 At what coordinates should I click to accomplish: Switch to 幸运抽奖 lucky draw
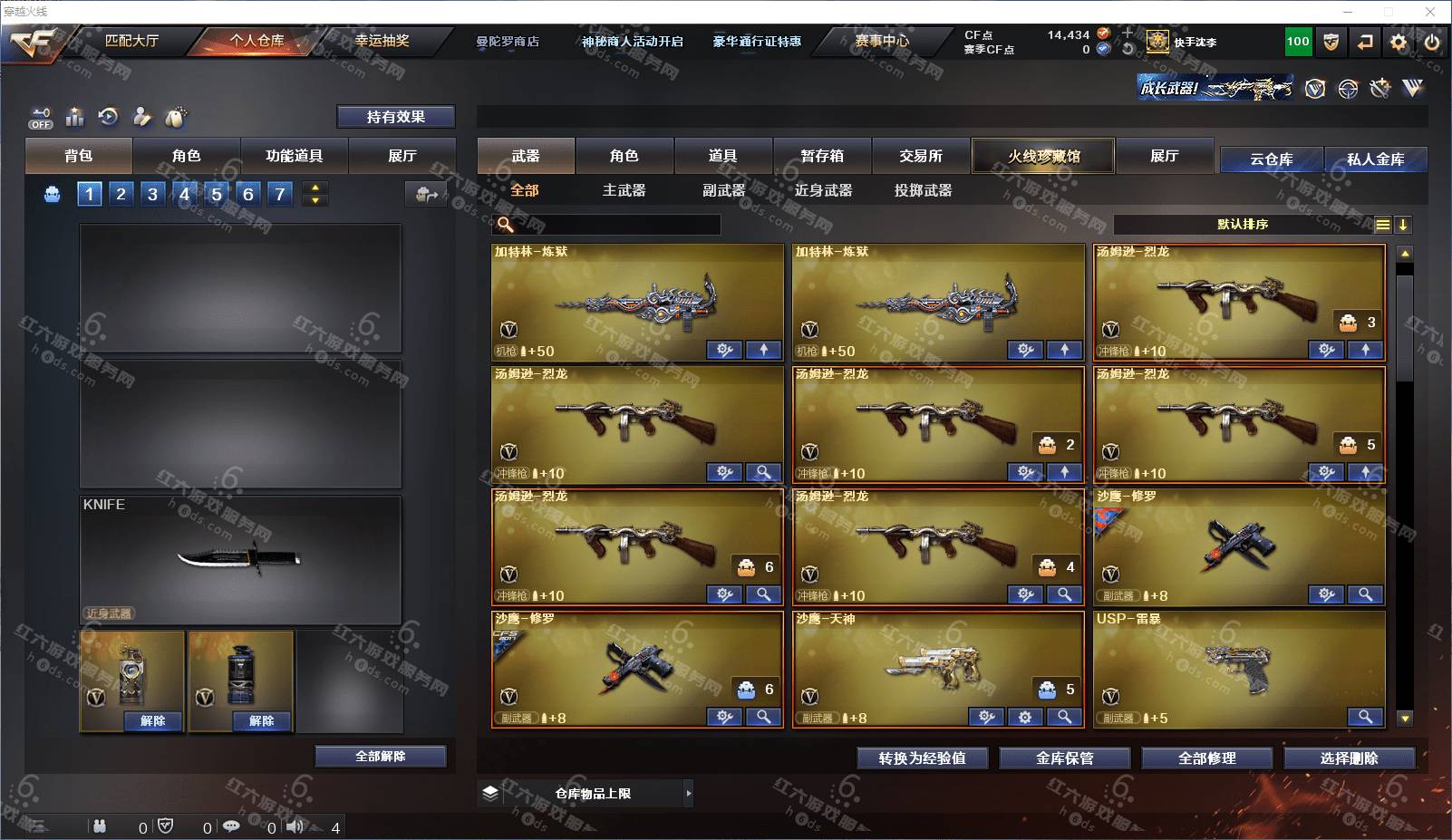point(382,41)
